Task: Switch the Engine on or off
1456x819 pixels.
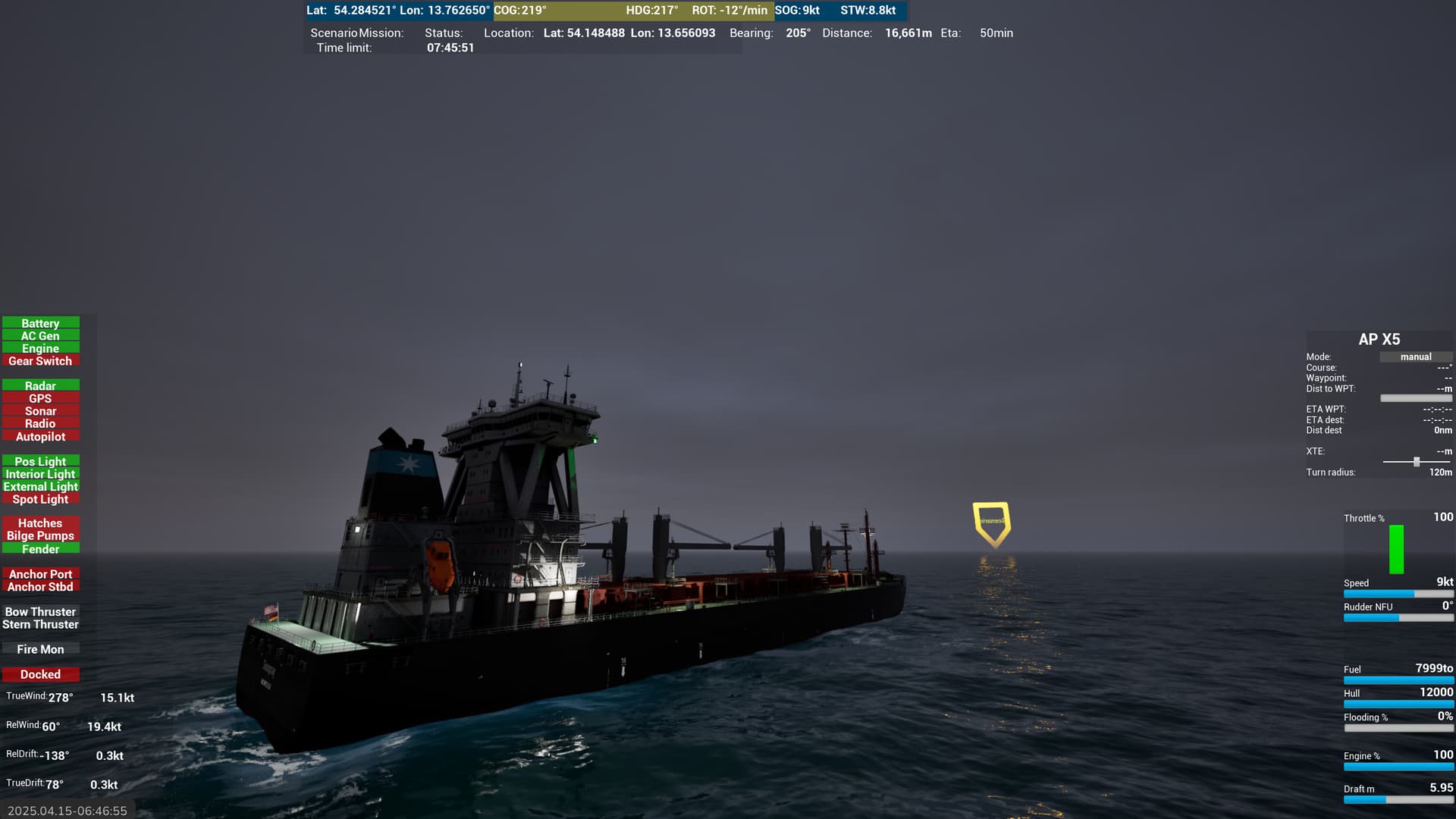Action: (40, 349)
